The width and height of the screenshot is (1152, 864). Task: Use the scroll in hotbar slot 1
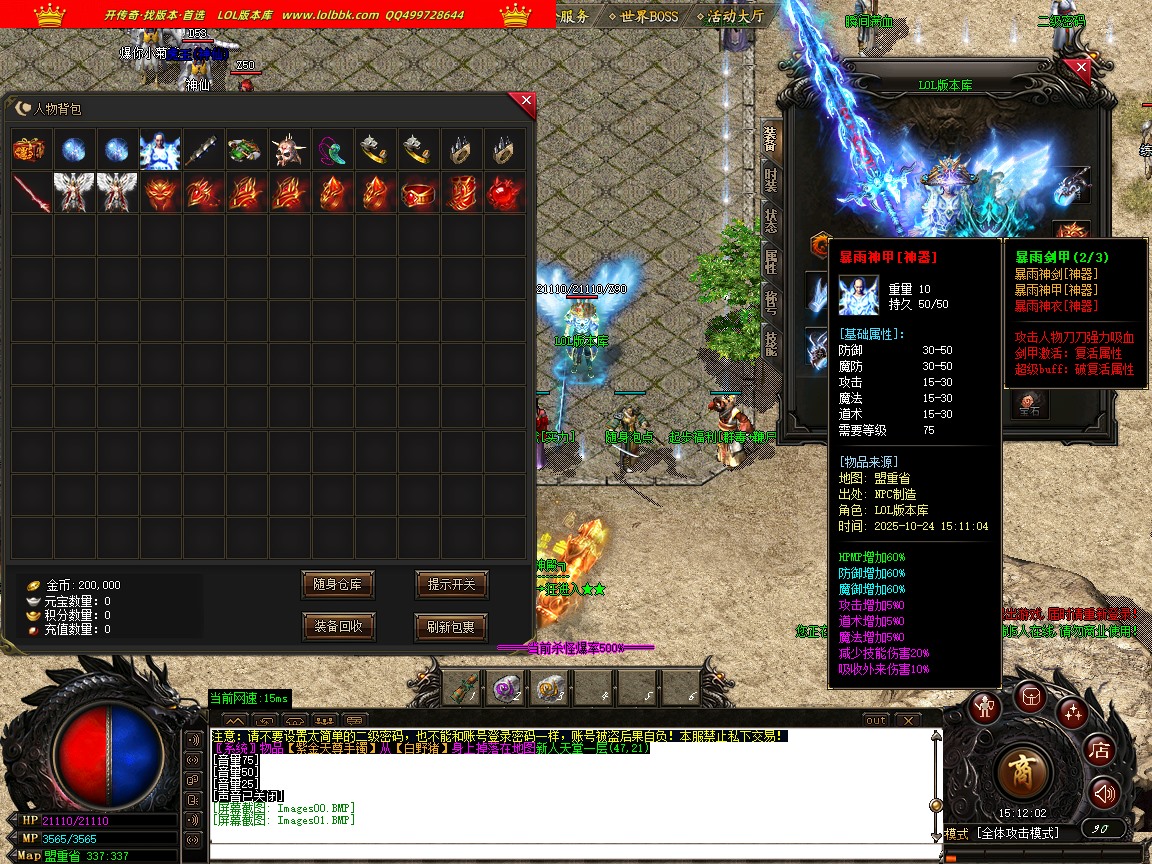click(461, 688)
